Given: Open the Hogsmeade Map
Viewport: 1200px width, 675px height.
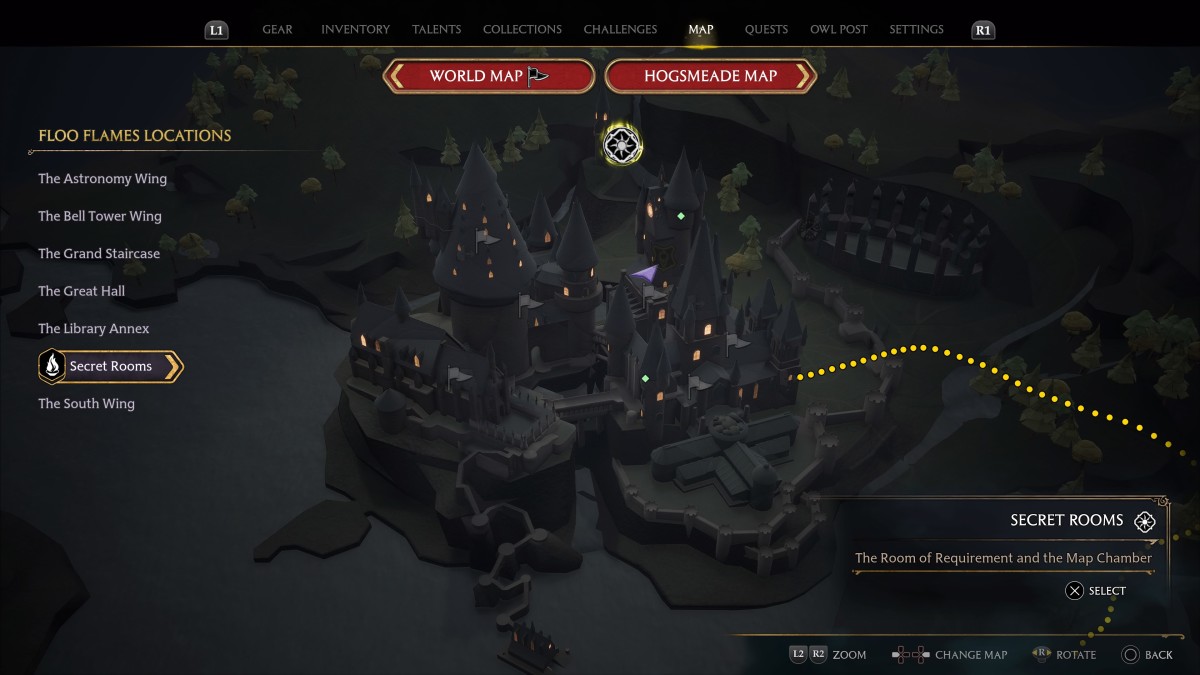Looking at the screenshot, I should click(711, 76).
